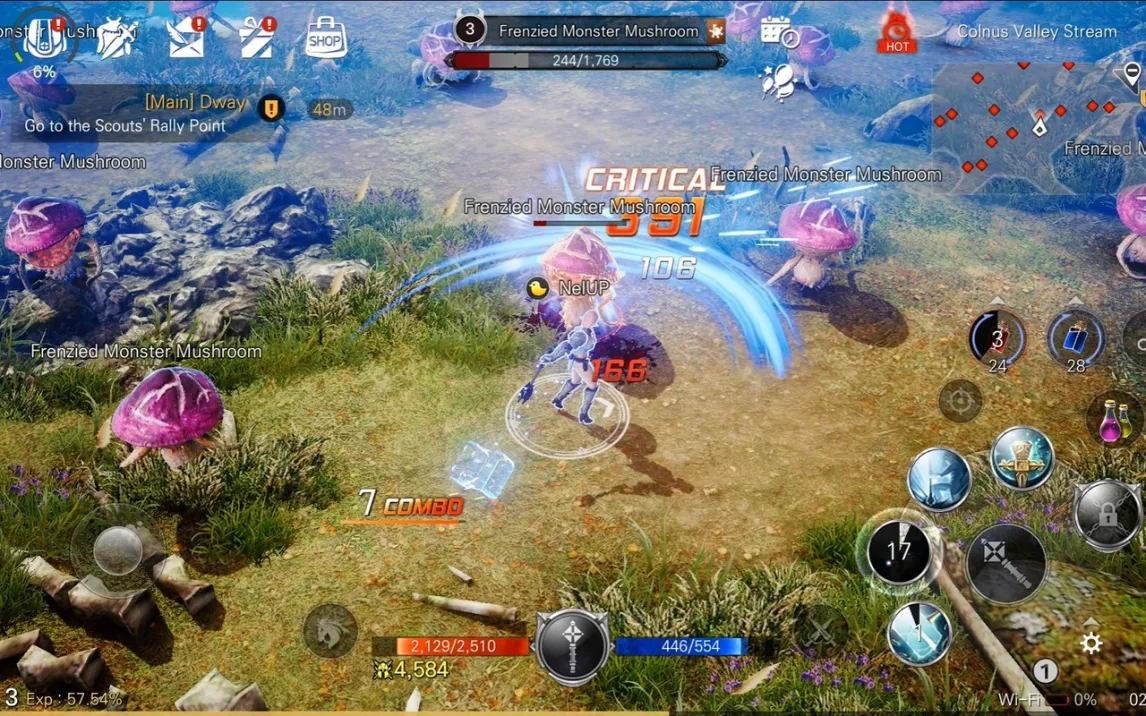This screenshot has height=716, width=1146.
Task: Tap the crosshair target lock button
Action: point(960,402)
